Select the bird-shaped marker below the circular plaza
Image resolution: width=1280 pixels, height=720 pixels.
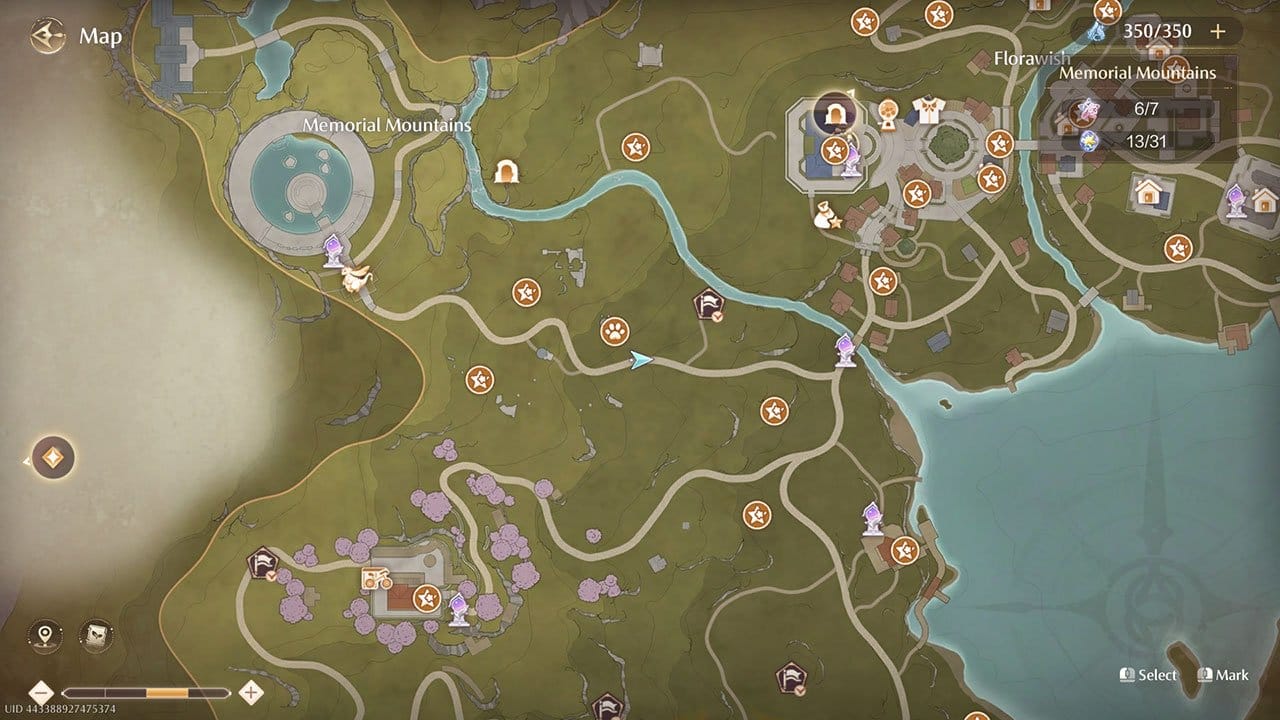[x=355, y=278]
